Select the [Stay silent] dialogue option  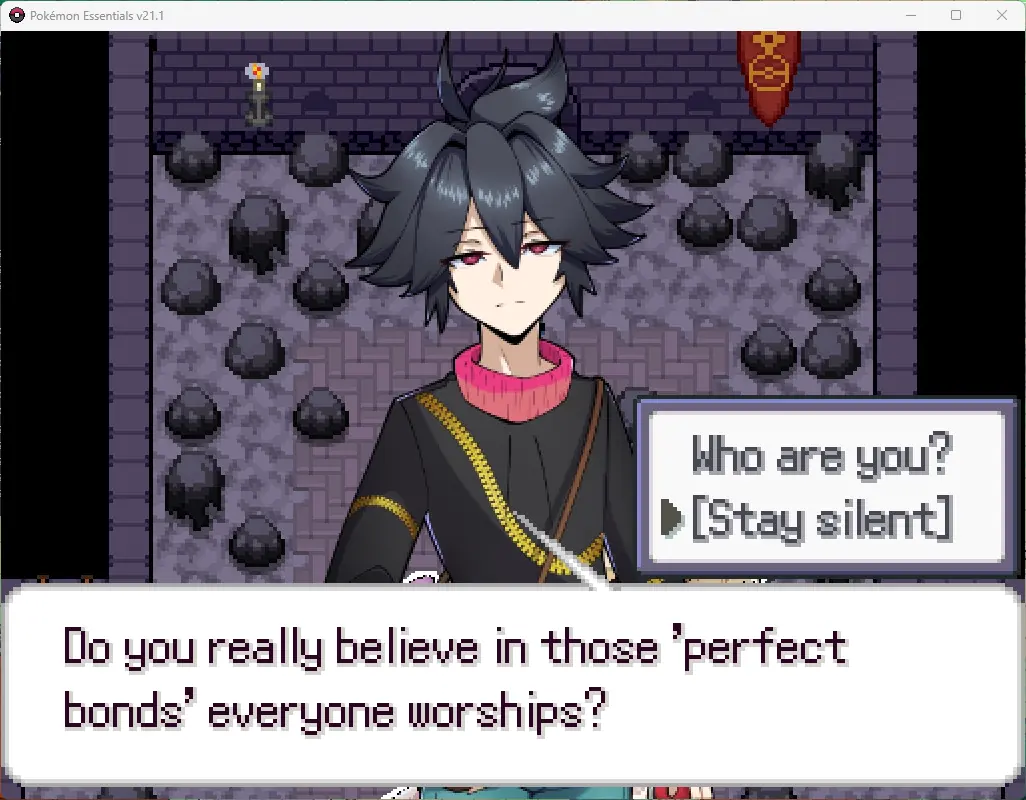820,519
